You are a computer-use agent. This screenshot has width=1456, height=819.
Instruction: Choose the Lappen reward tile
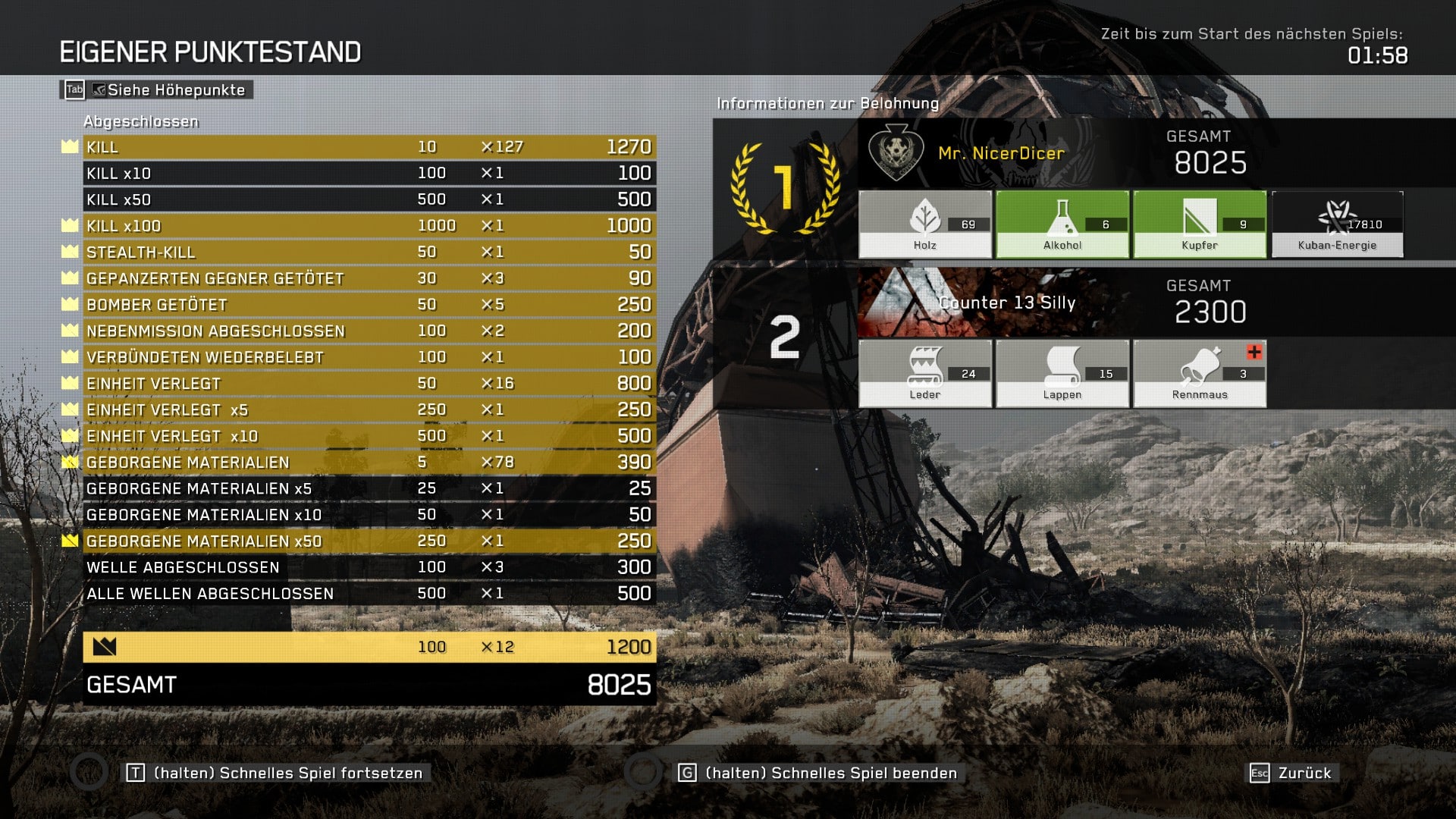(1062, 374)
